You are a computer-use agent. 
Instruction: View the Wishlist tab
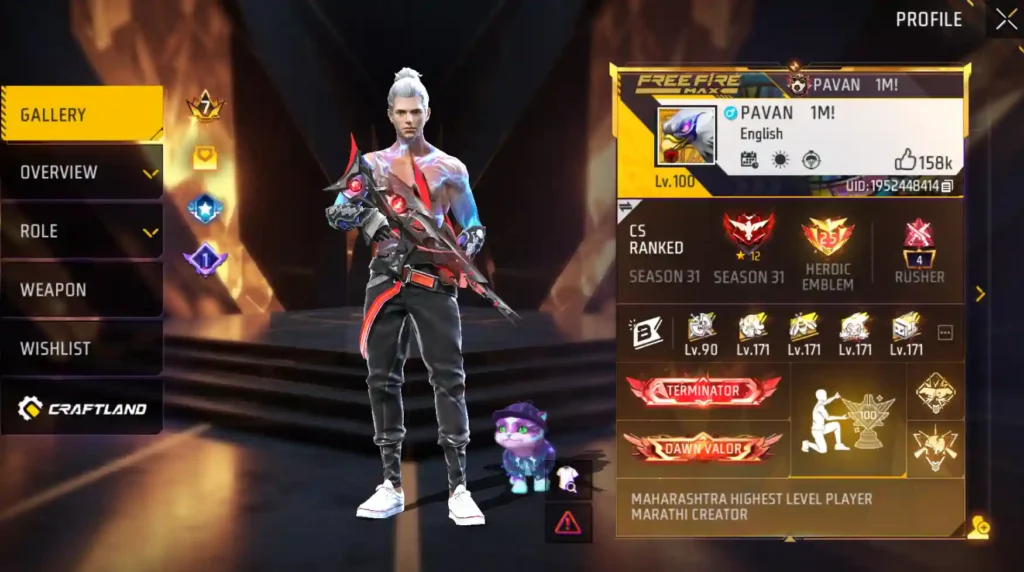pyautogui.click(x=81, y=349)
